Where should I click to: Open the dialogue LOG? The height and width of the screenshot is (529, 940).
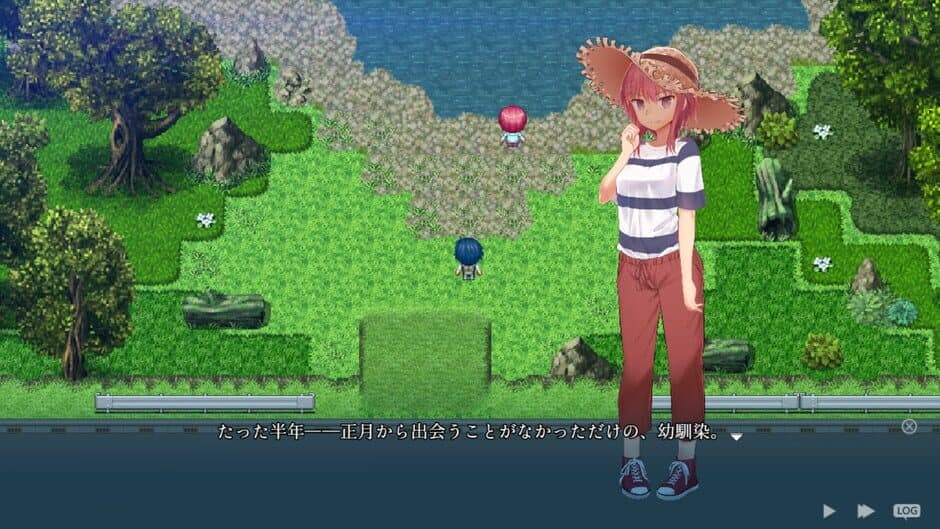[x=906, y=511]
